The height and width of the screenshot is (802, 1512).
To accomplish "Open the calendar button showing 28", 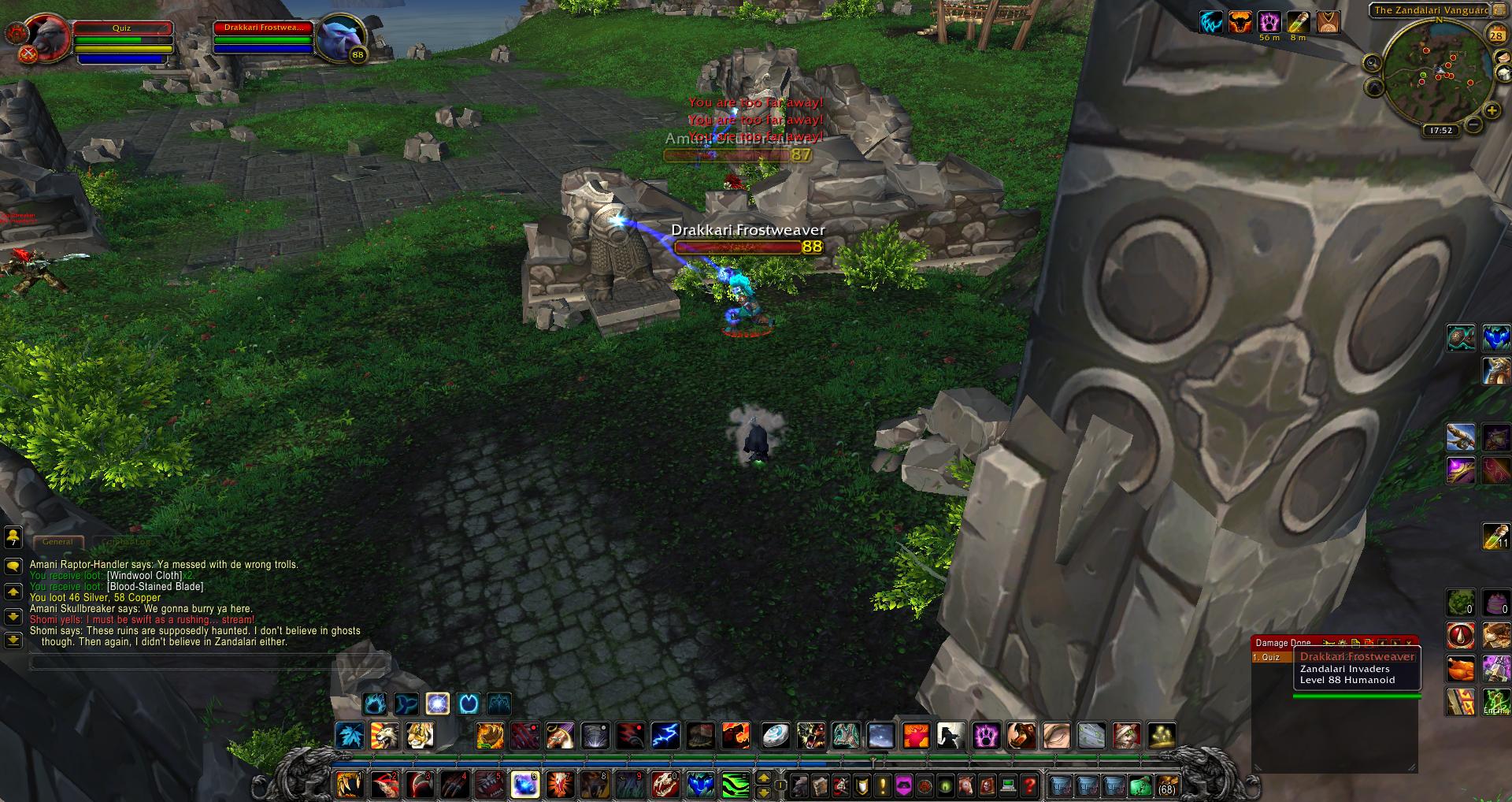I will (1495, 35).
